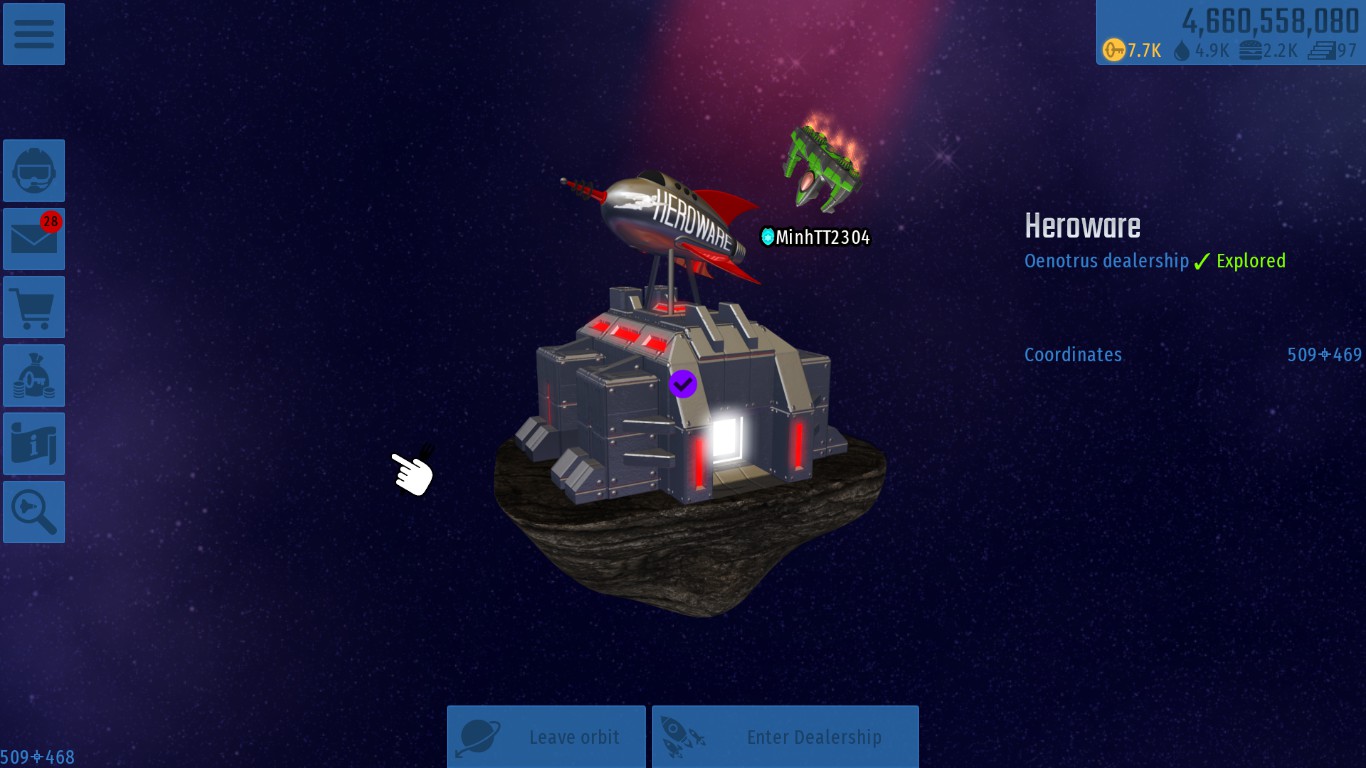Viewport: 1366px width, 768px height.
Task: Open the ship search magnifier
Action: [x=34, y=512]
